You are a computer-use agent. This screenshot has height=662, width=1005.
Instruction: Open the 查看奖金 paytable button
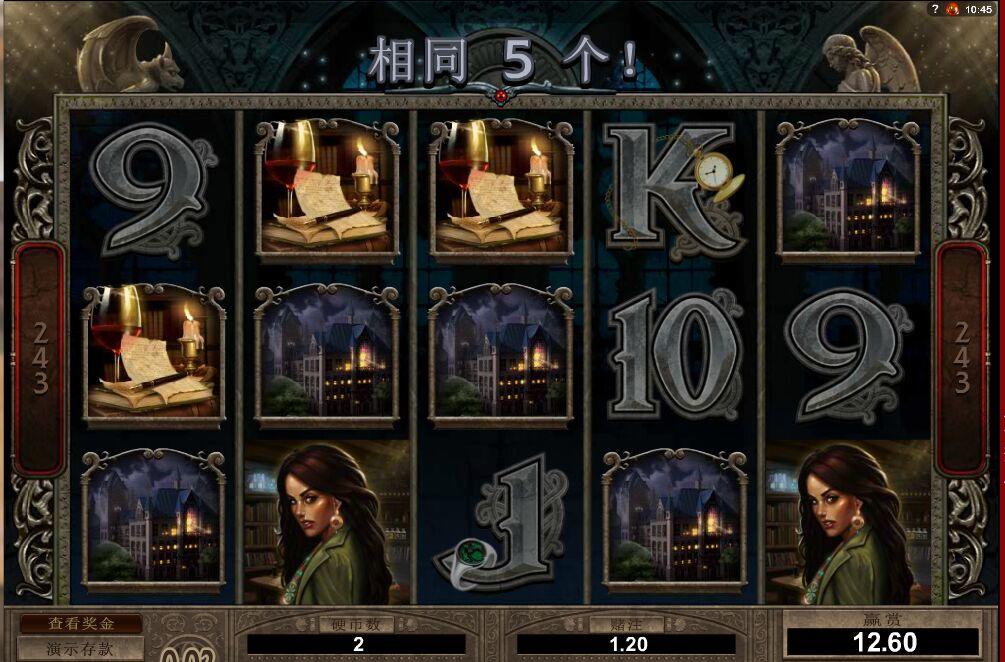81,623
